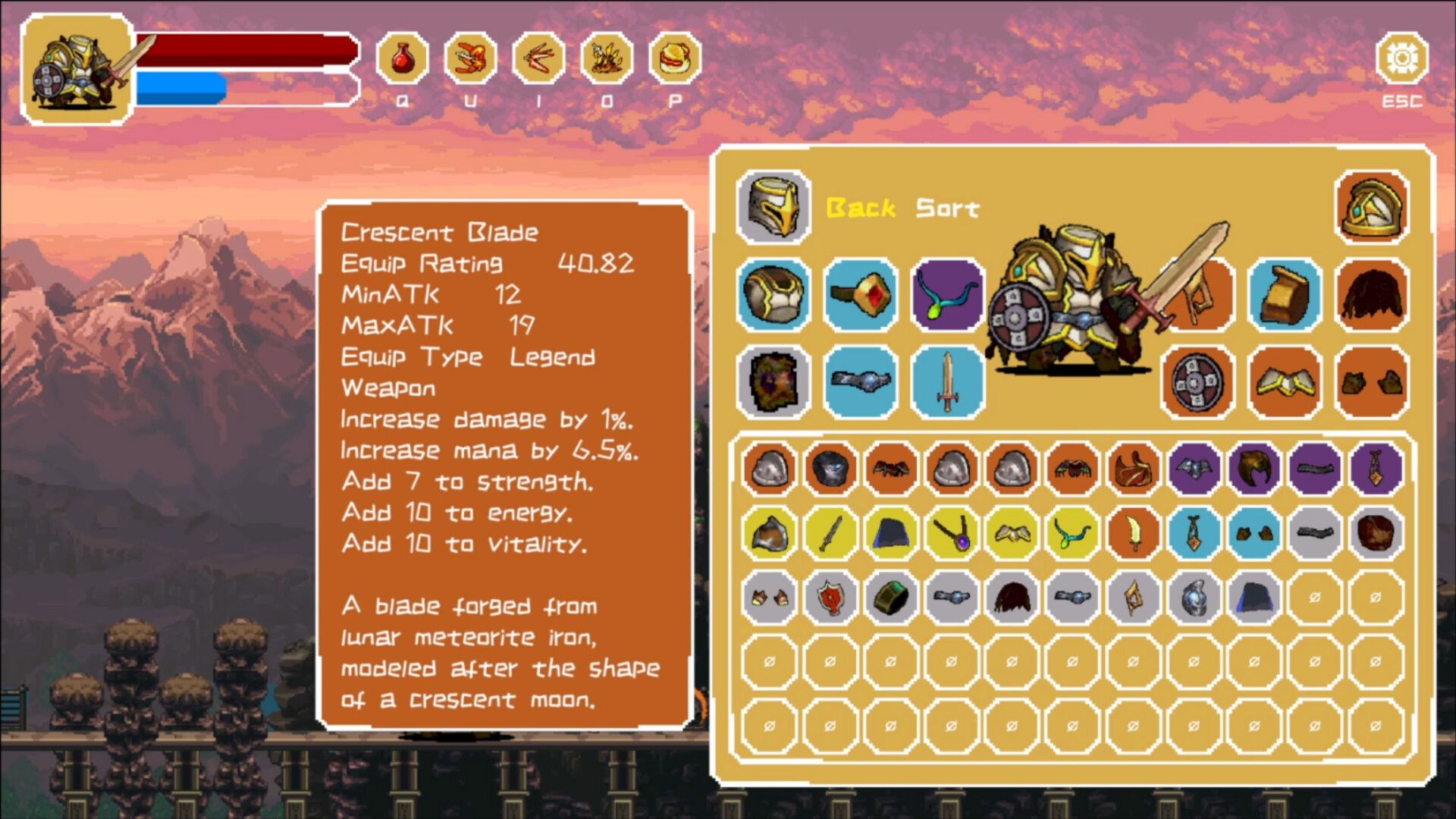The image size is (1456, 819).
Task: Click the equipped round shield slot
Action: (x=1197, y=383)
